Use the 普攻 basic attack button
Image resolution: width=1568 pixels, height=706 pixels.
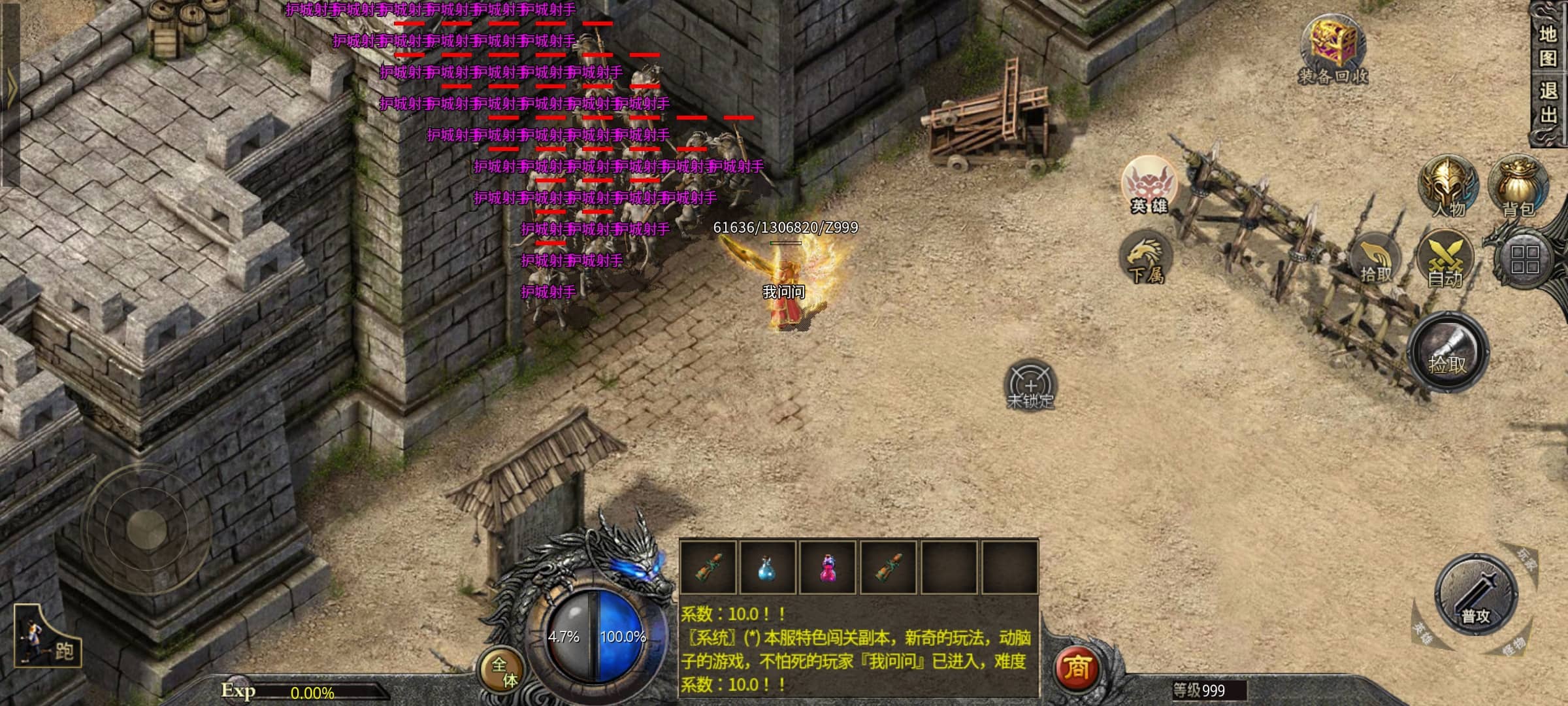click(x=1475, y=596)
